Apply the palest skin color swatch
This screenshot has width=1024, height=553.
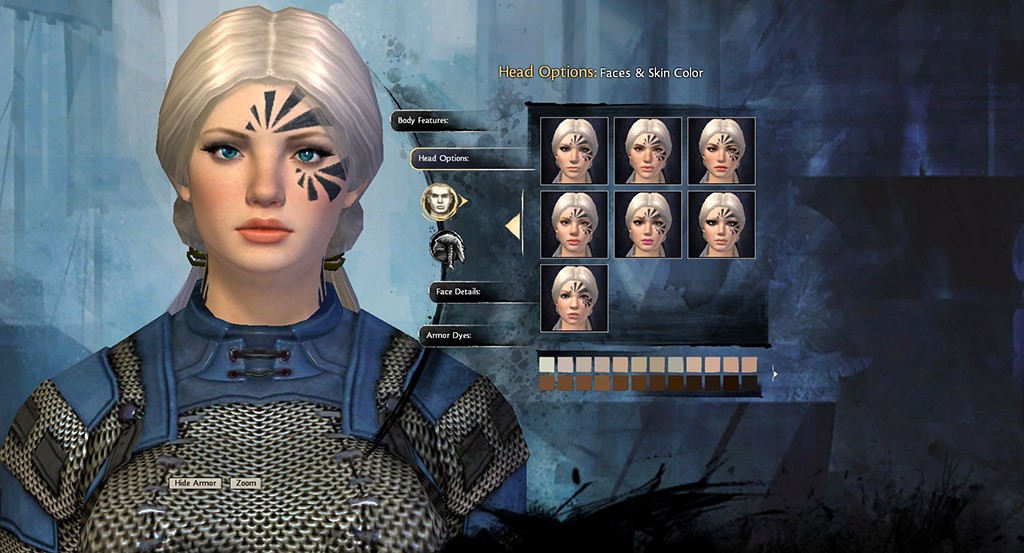click(546, 365)
